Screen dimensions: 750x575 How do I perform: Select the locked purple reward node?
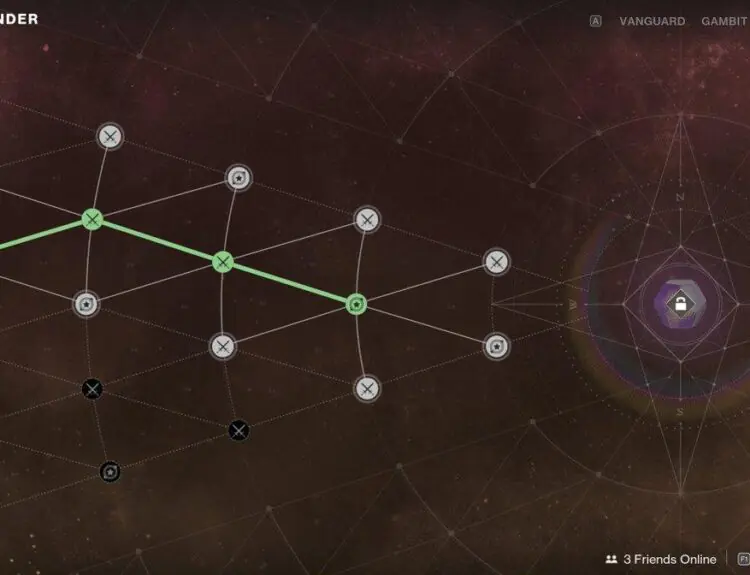click(x=679, y=304)
